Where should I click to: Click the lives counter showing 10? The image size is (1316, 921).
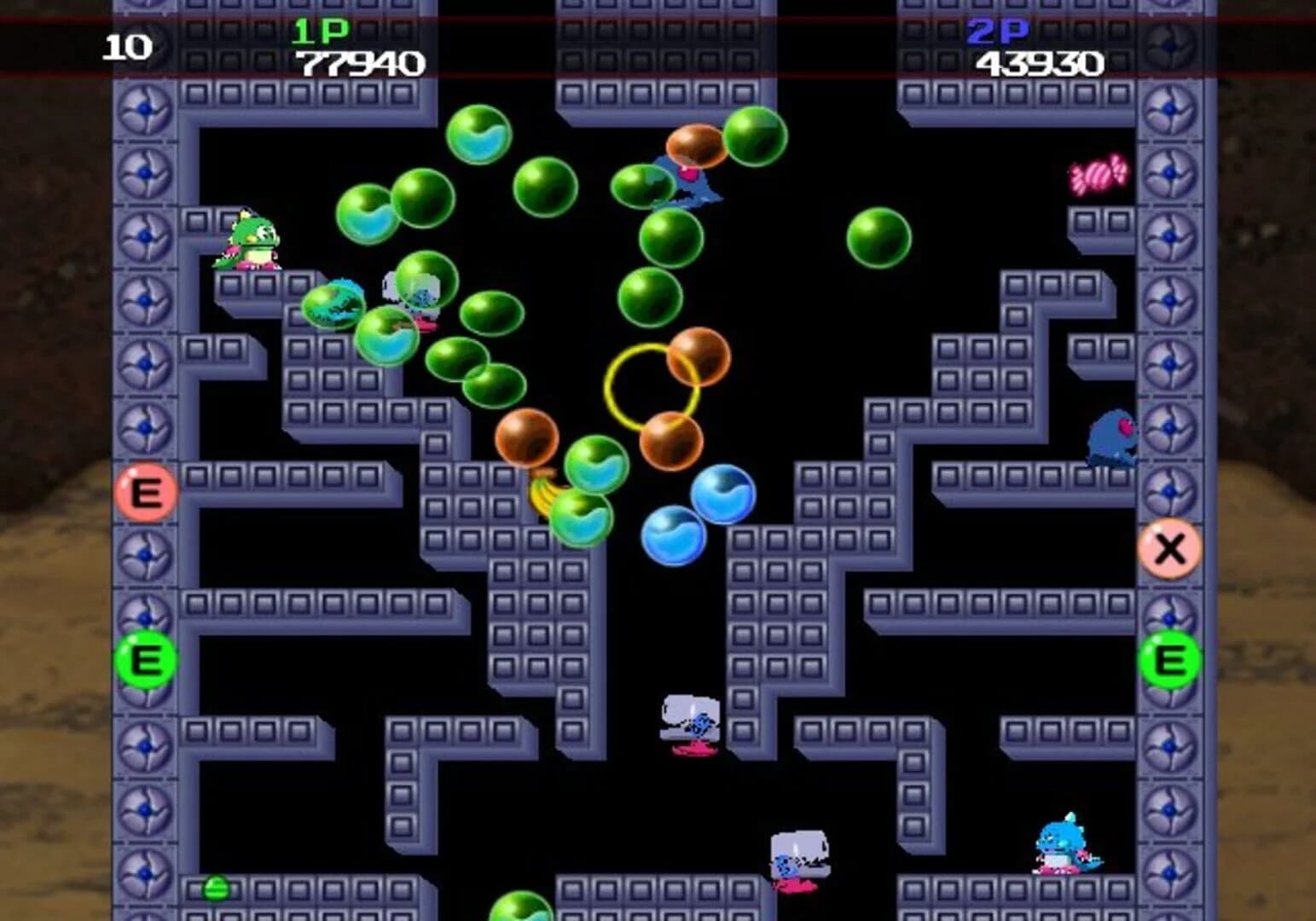pos(128,49)
